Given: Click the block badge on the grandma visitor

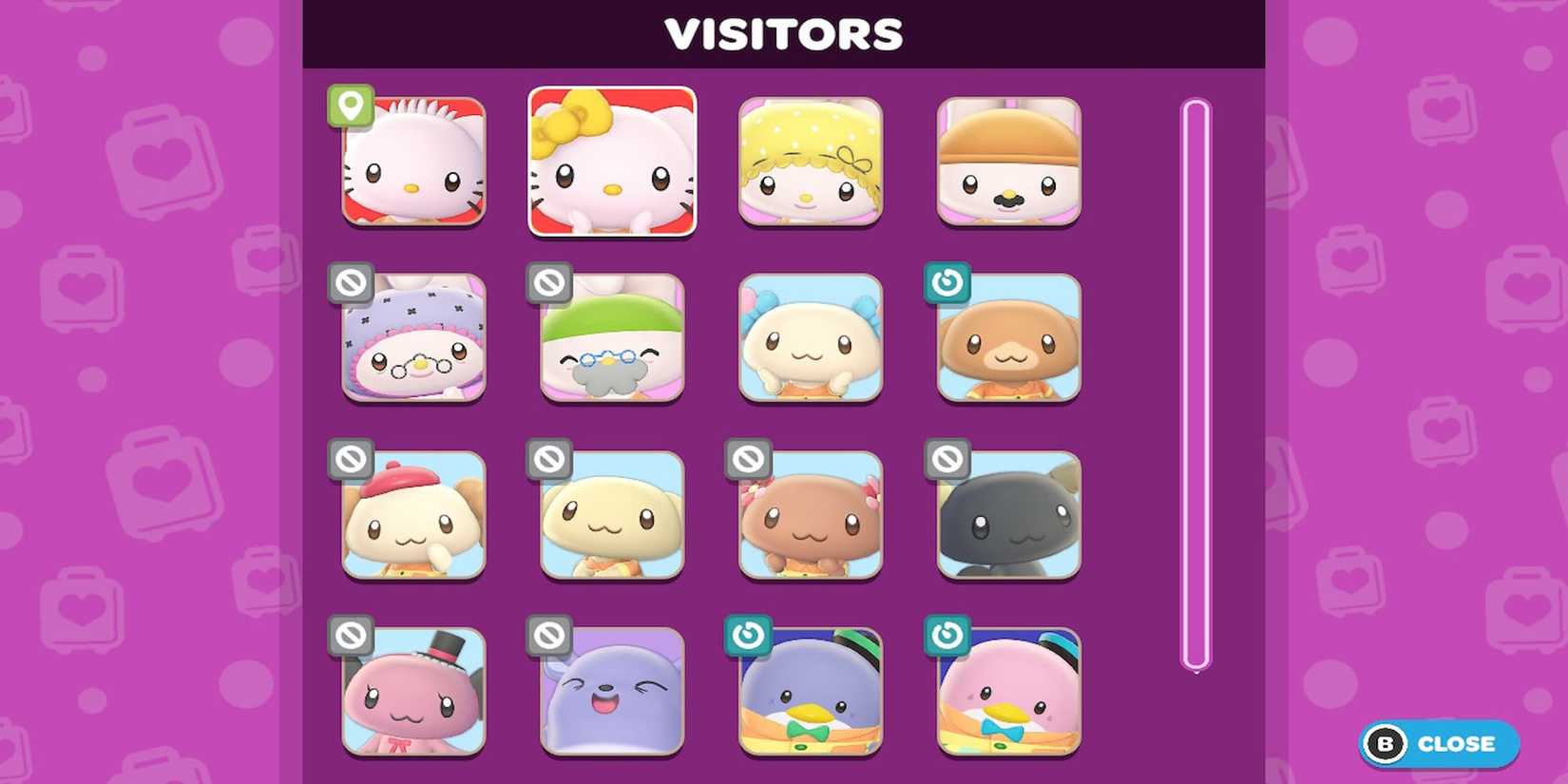Looking at the screenshot, I should pos(353,281).
